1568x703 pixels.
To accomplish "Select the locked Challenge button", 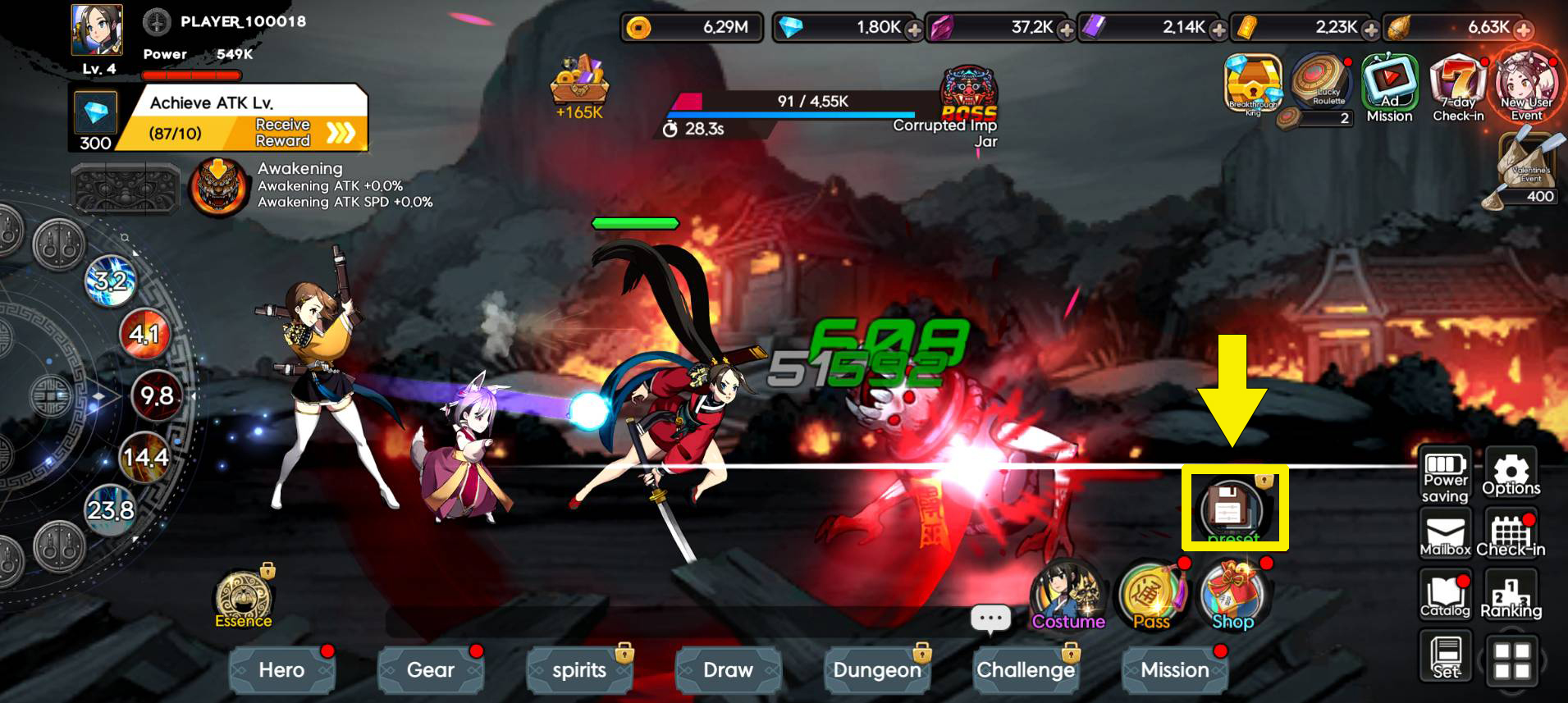I will [x=1026, y=670].
